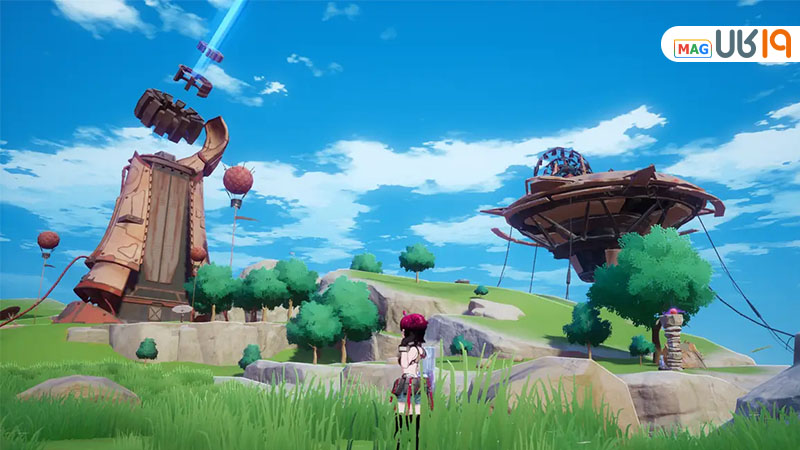800x450 pixels.
Task: Click the MAG logo watermark
Action: pyautogui.click(x=731, y=45)
